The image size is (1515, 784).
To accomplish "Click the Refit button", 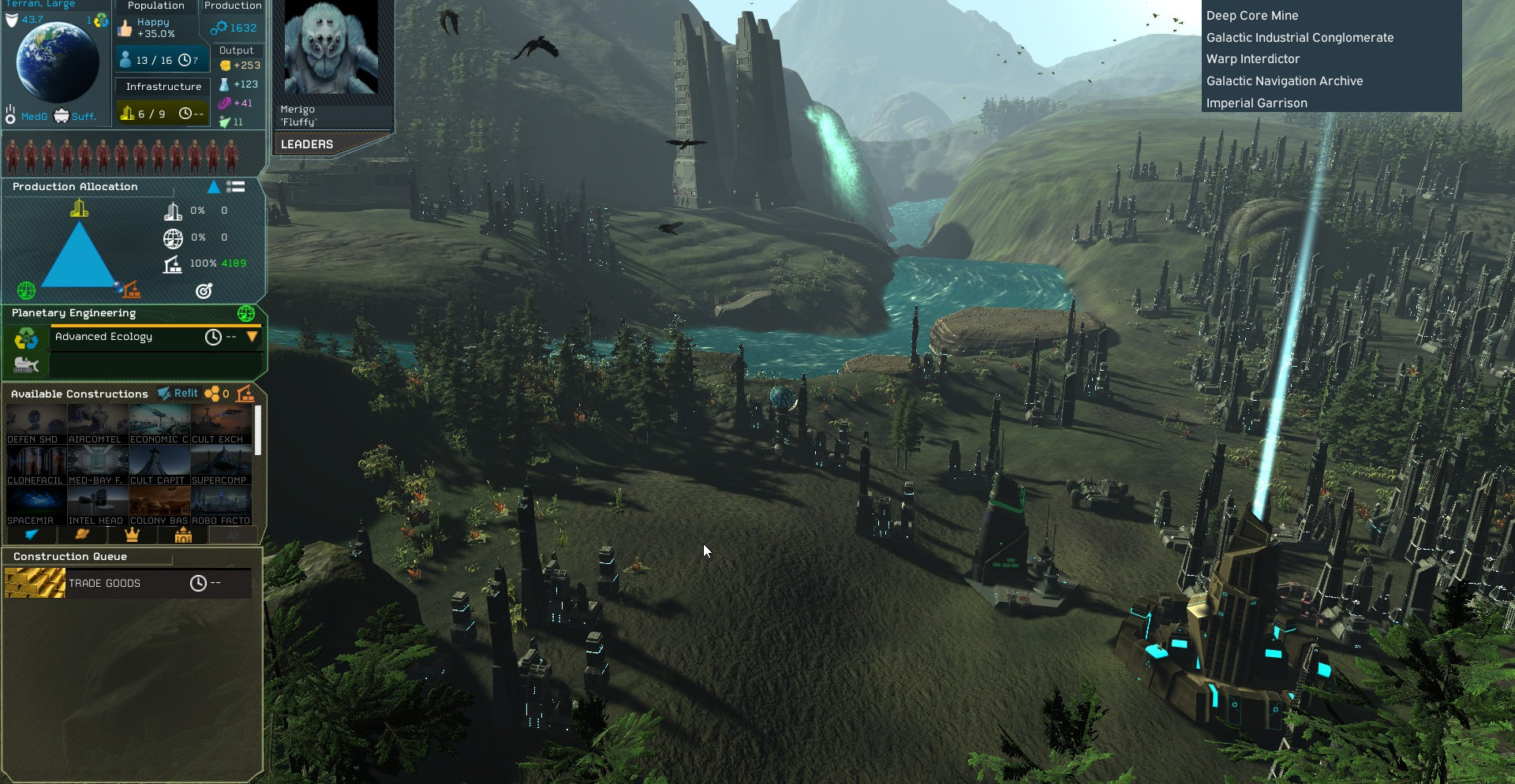I will (178, 394).
